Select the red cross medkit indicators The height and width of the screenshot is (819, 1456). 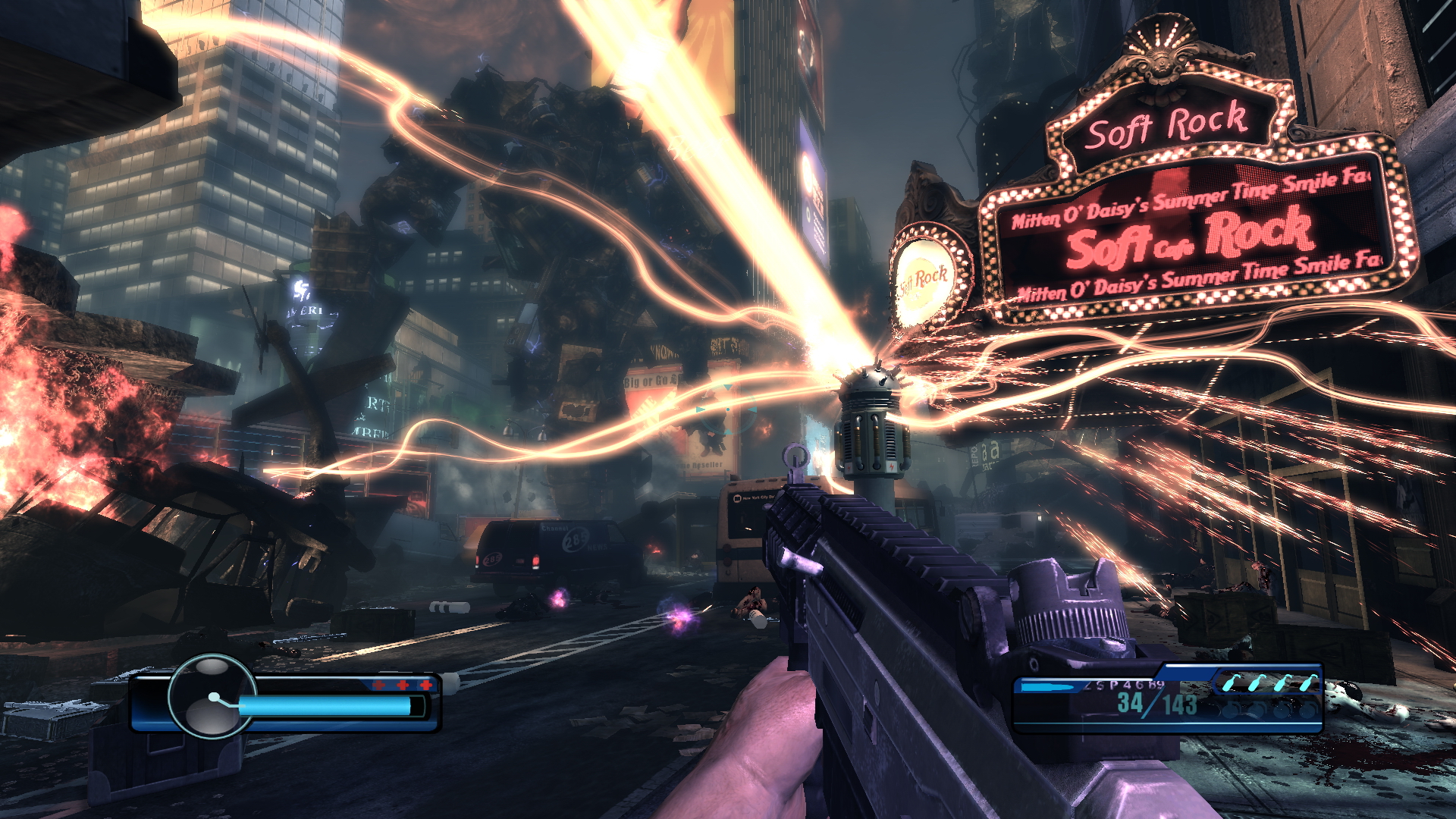(402, 685)
